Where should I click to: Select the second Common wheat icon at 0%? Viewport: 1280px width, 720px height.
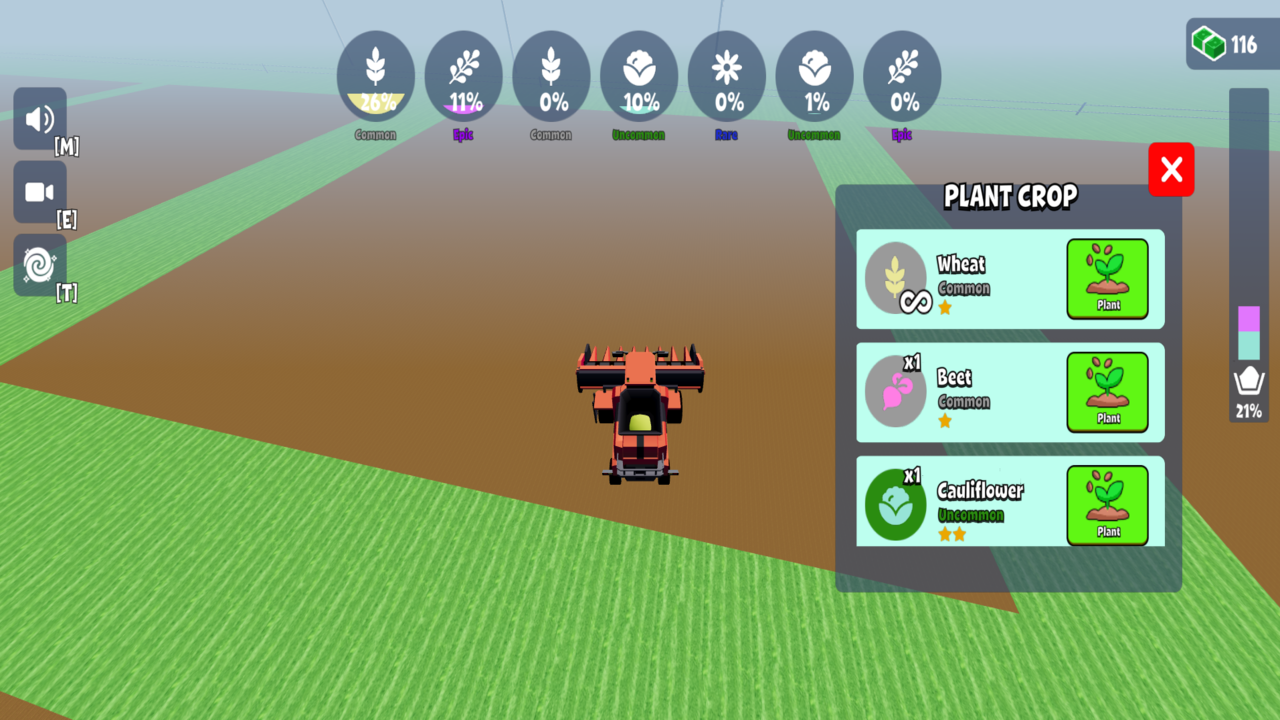pos(551,75)
